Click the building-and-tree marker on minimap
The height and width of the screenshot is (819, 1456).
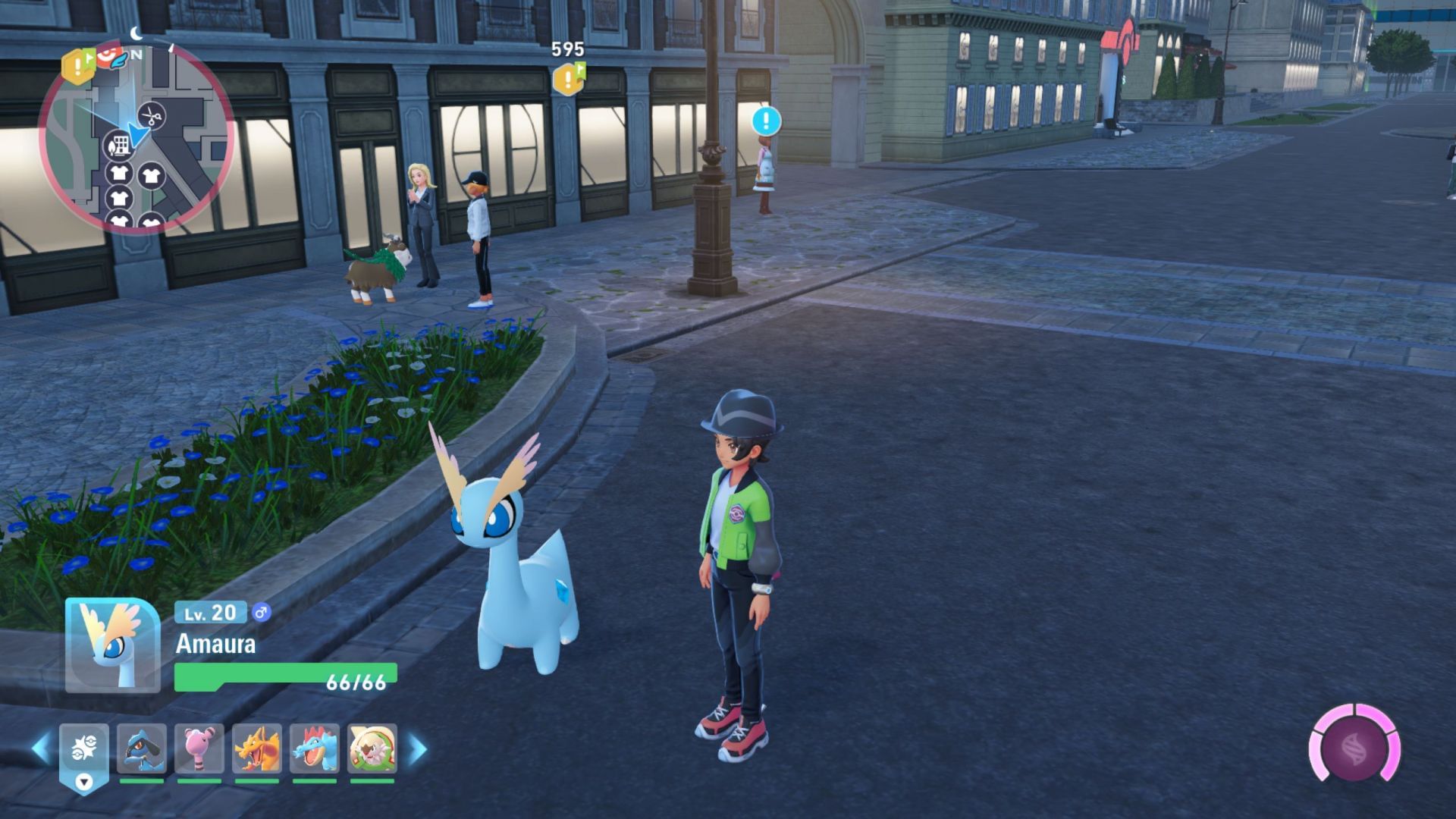118,144
